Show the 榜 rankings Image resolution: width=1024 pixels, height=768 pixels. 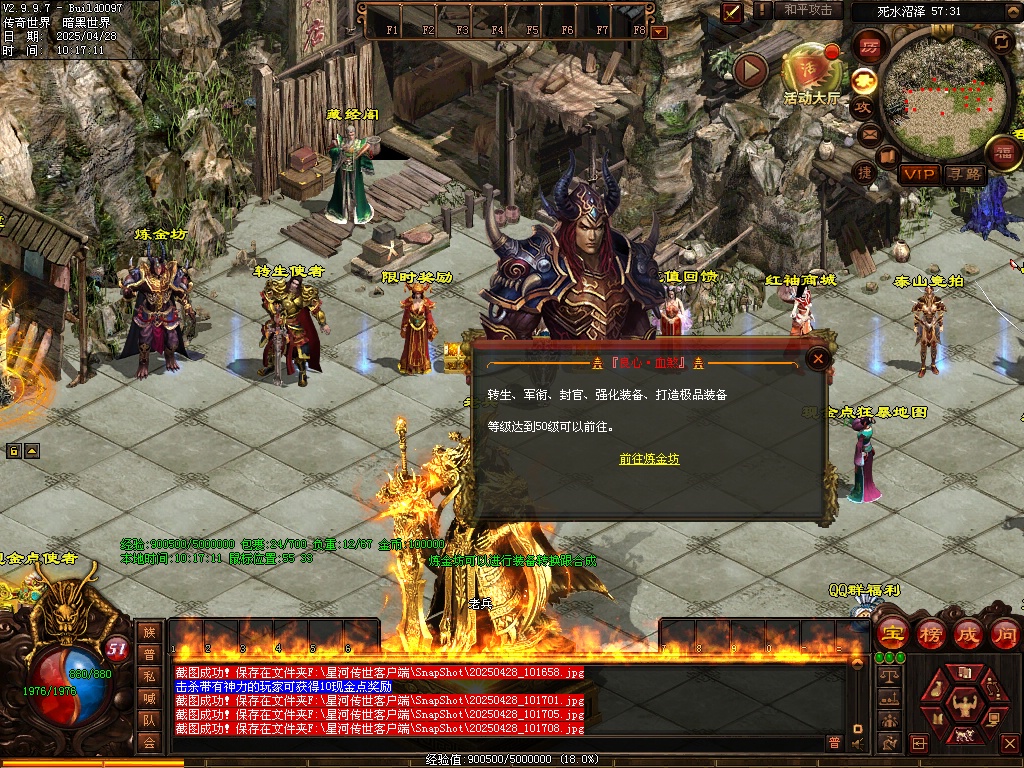click(x=930, y=633)
